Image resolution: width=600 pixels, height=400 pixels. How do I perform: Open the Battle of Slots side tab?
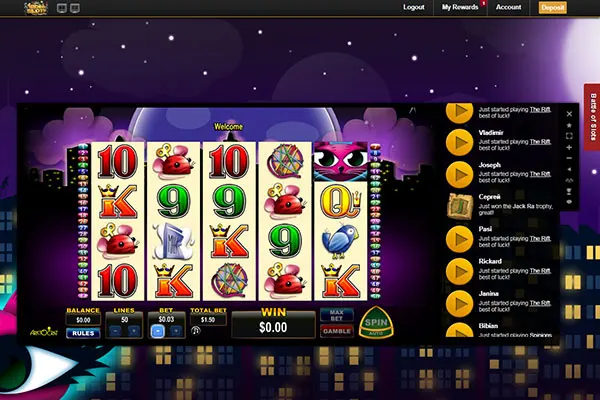[x=590, y=120]
